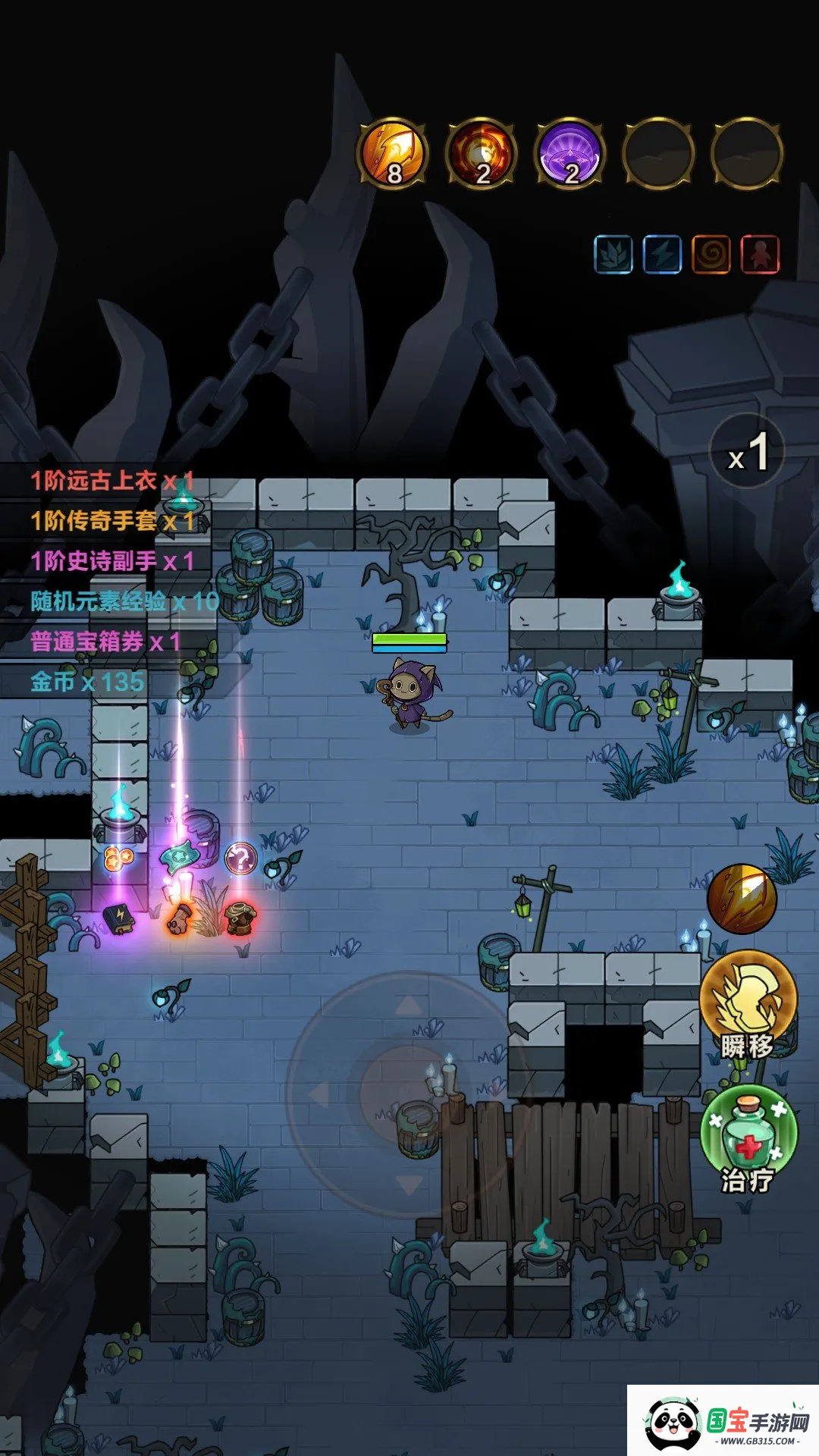Tap the blue lightning bolt buff icon
819x1456 pixels.
click(662, 254)
